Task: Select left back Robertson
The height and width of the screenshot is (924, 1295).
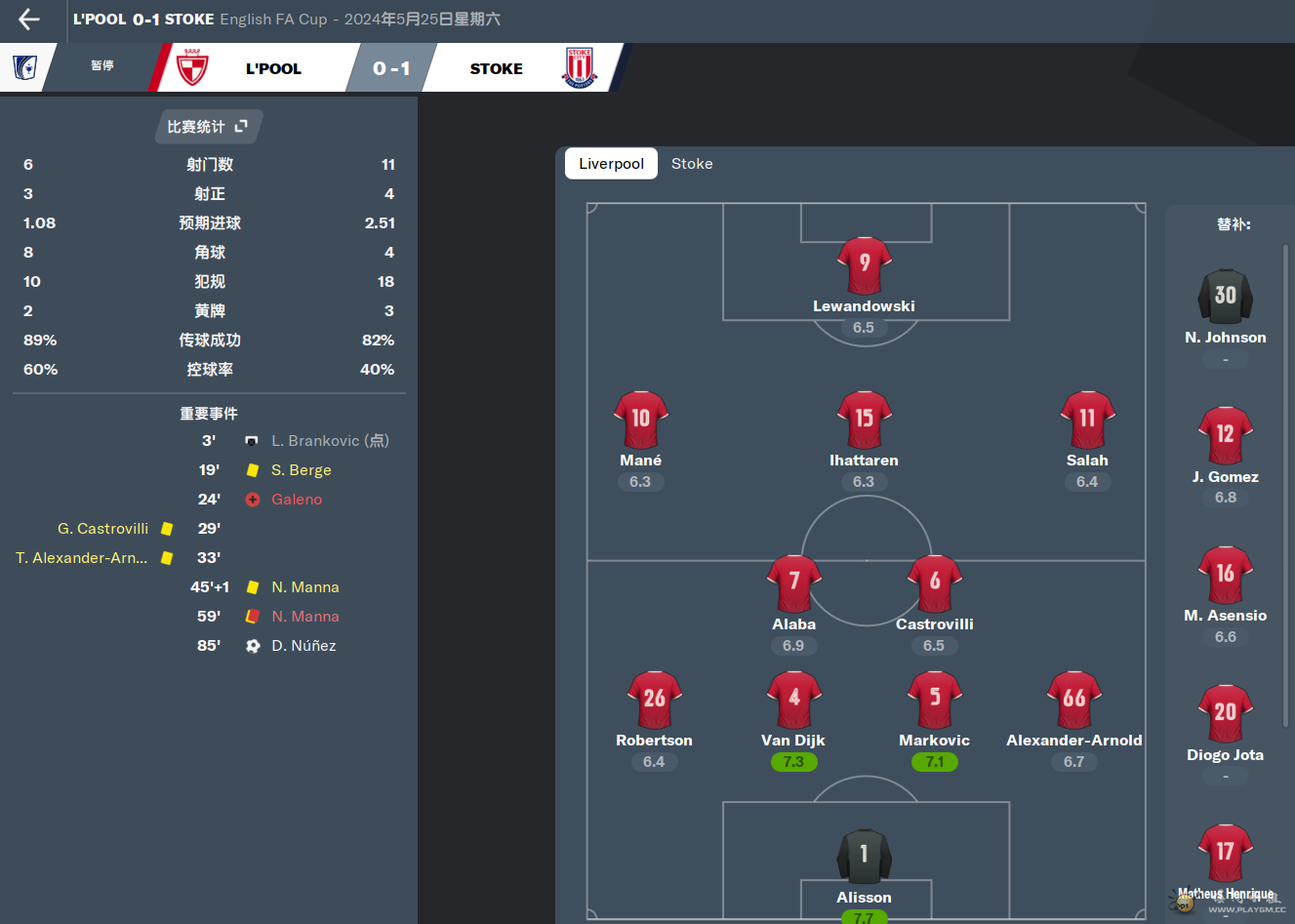Action: 654,700
